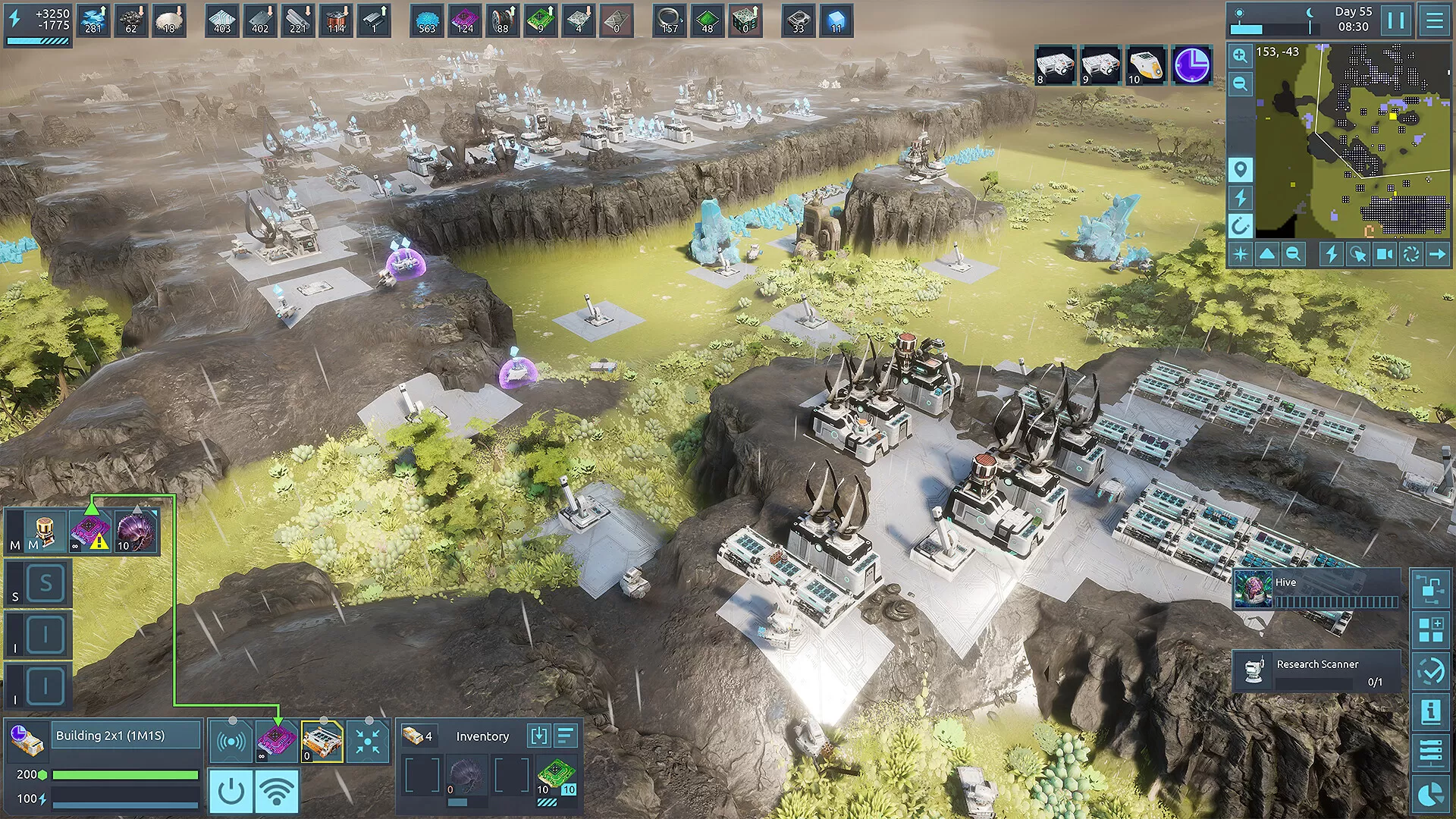Screen dimensions: 1456x819
Task: Click the triangle elevation control under the minimap
Action: (x=1268, y=256)
